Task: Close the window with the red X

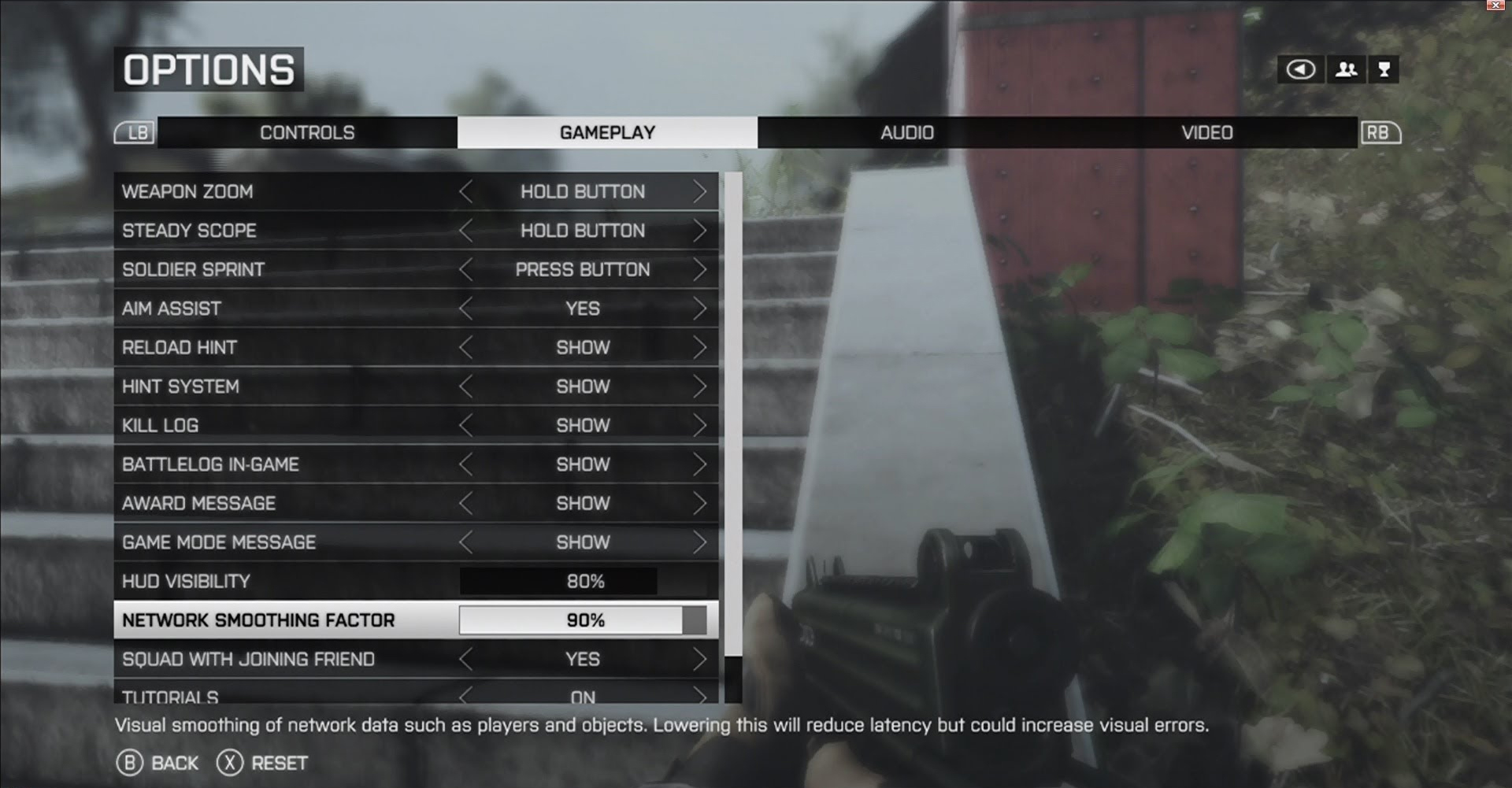Action: pos(1495,5)
